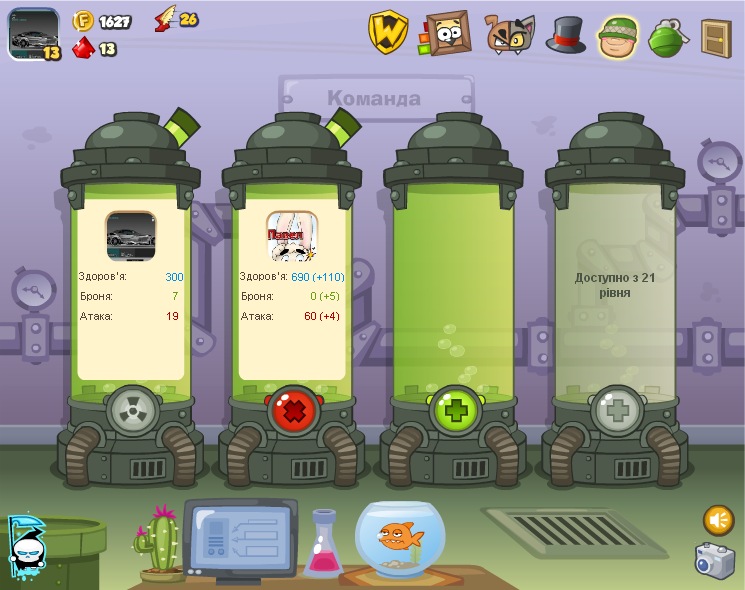Select the silver car team member thumbnail
Screen dimensions: 745x590
point(131,236)
